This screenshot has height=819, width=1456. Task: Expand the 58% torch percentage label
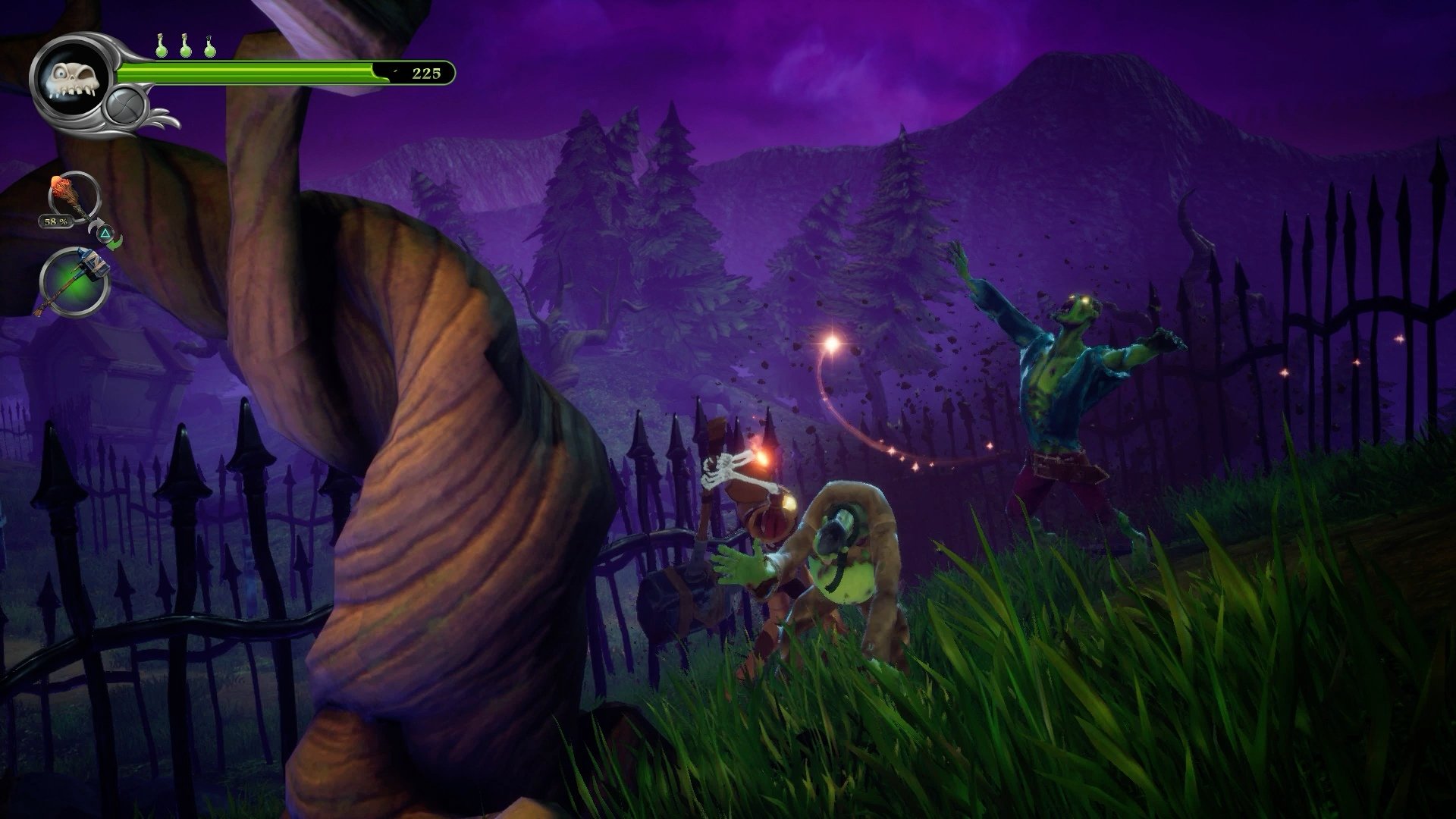55,222
